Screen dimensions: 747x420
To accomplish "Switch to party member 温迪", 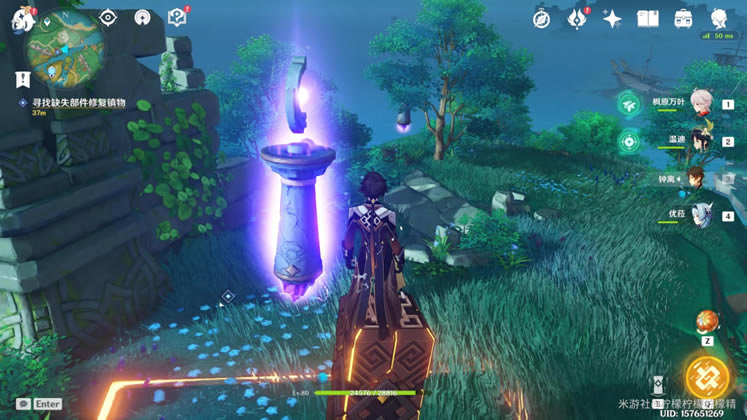I will (x=700, y=140).
